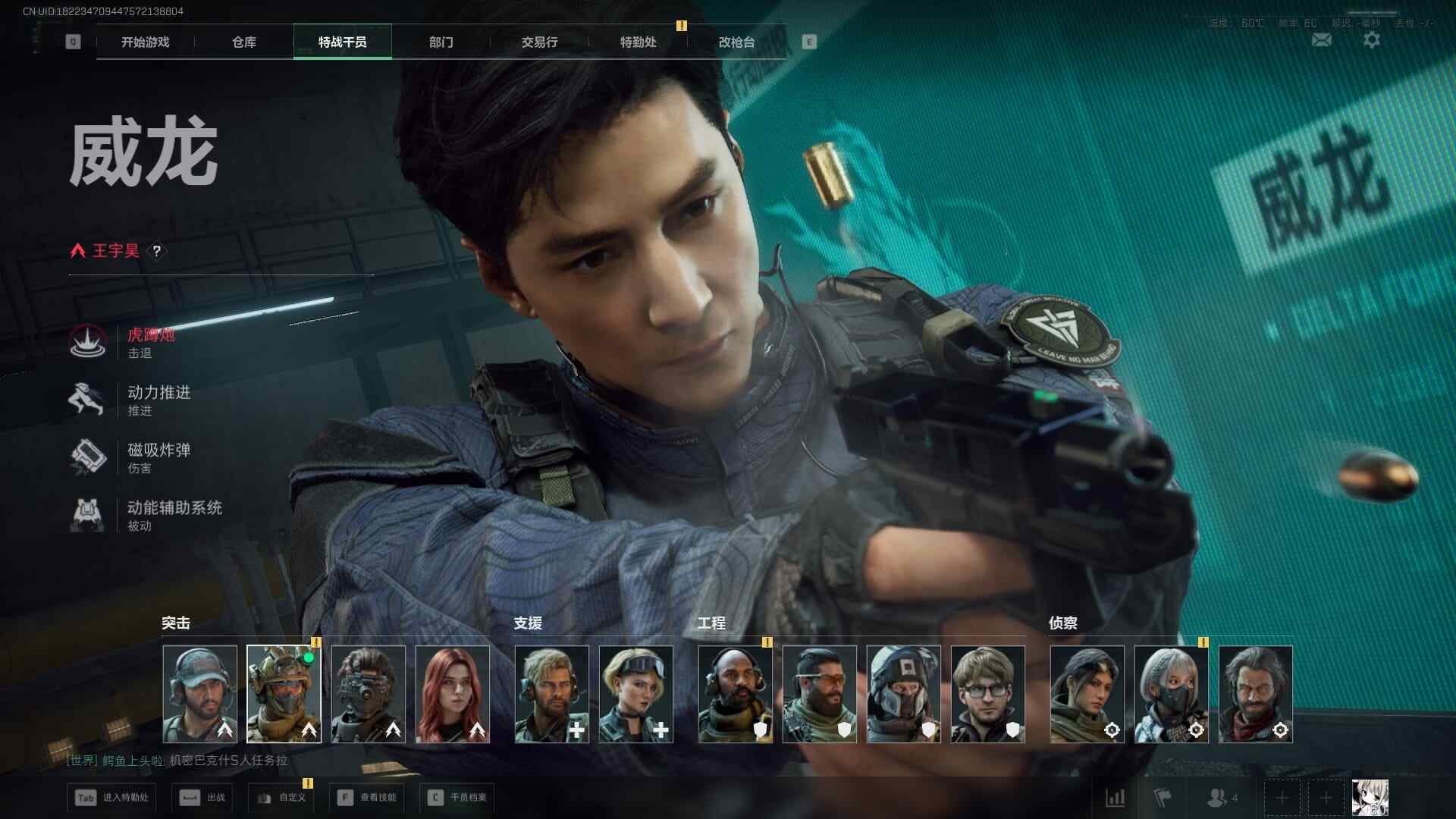The width and height of the screenshot is (1456, 819).
Task: Select the masked silver-haired recon operator
Action: point(1171,694)
